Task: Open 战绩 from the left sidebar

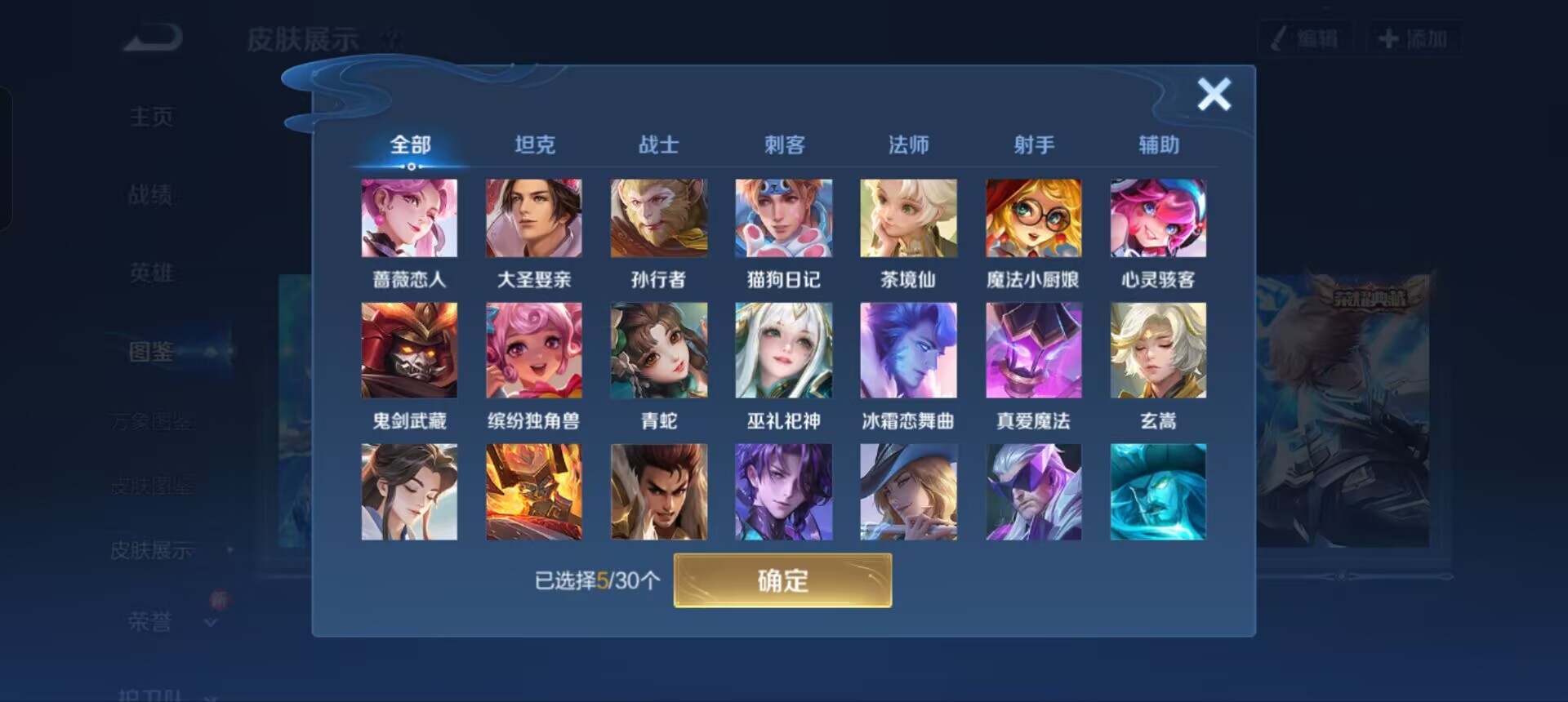Action: [x=151, y=194]
